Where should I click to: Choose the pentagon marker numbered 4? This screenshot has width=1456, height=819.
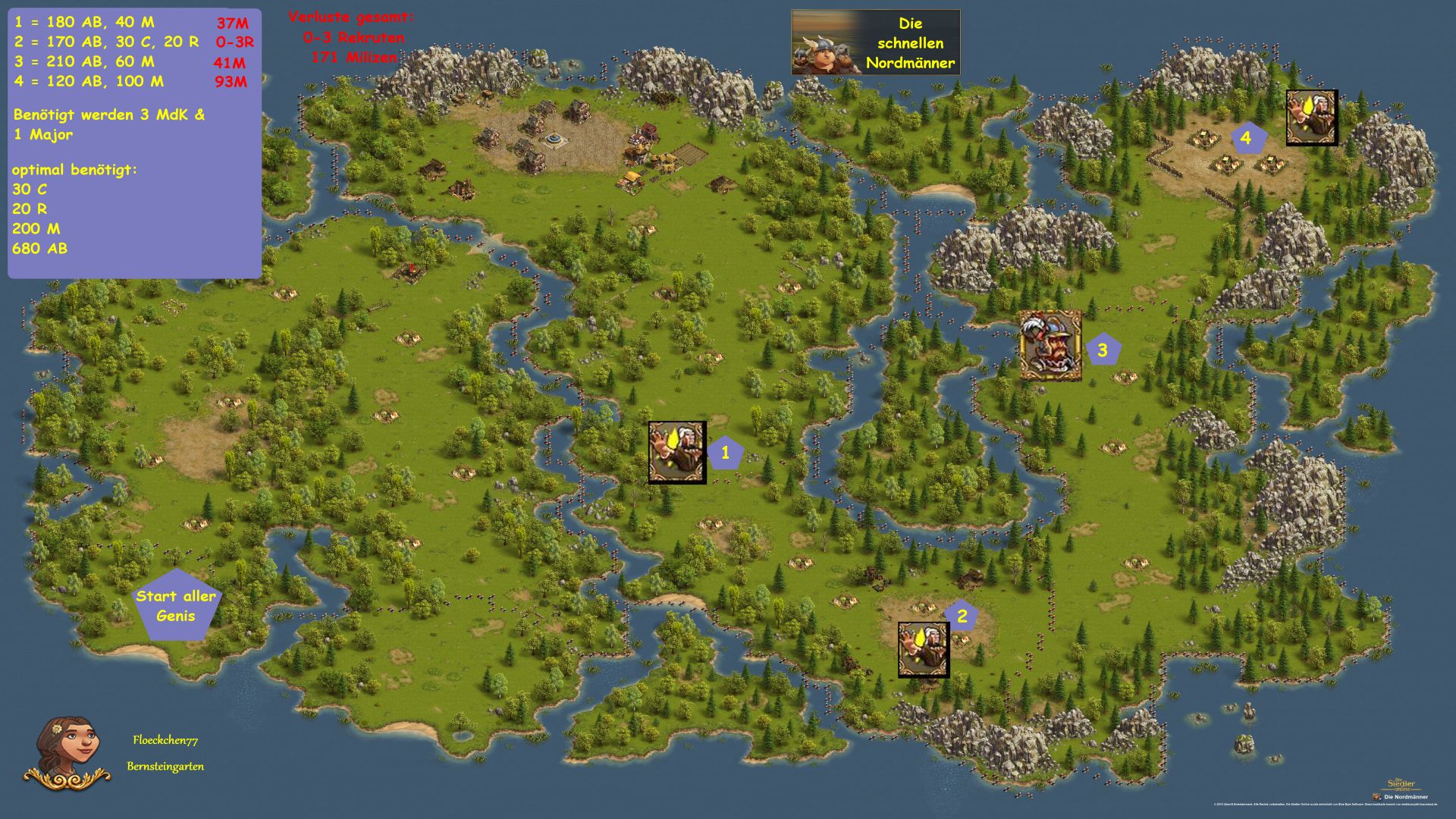click(x=1245, y=139)
